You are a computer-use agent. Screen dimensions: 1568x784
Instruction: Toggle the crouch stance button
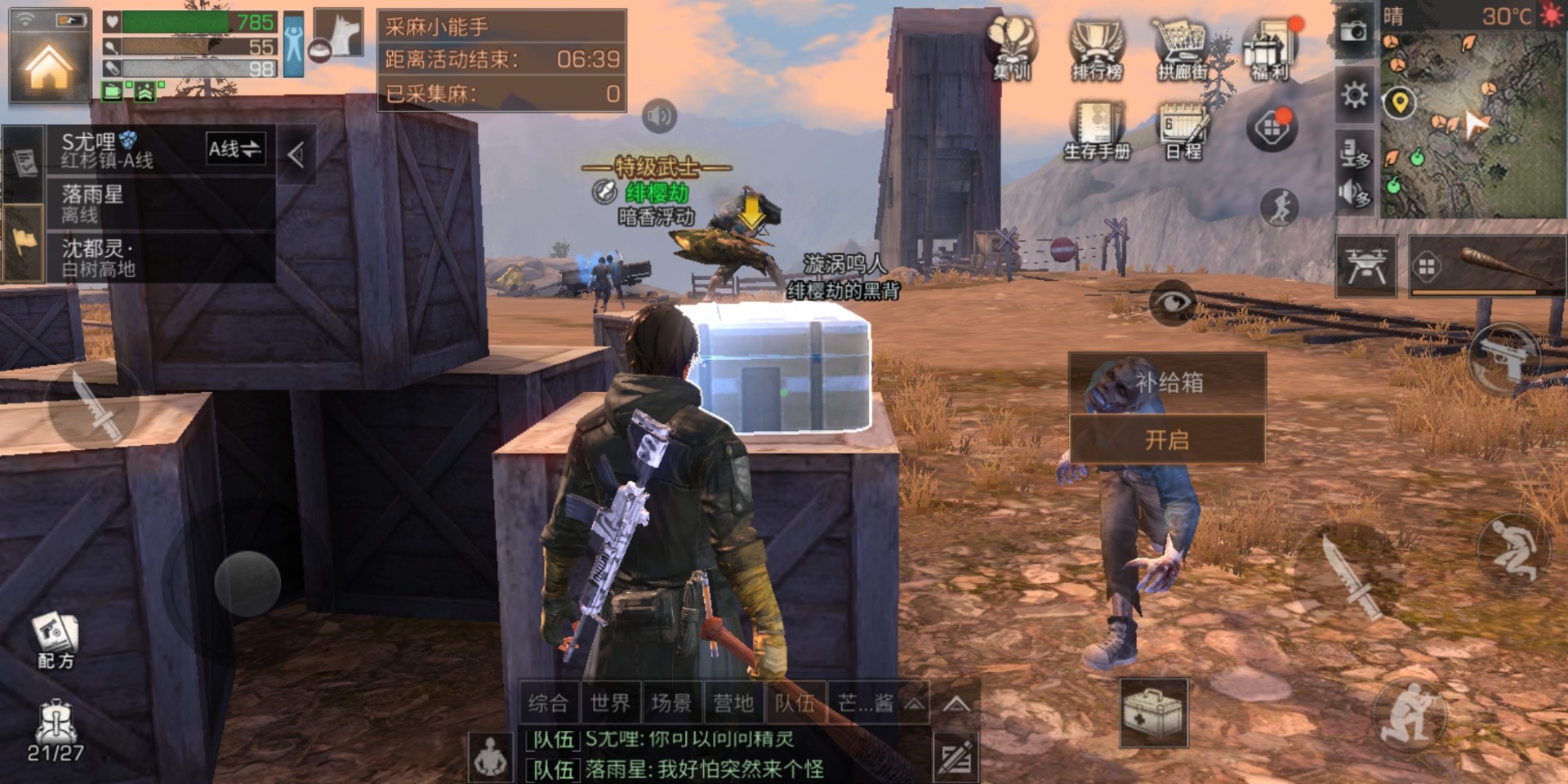[x=1512, y=550]
